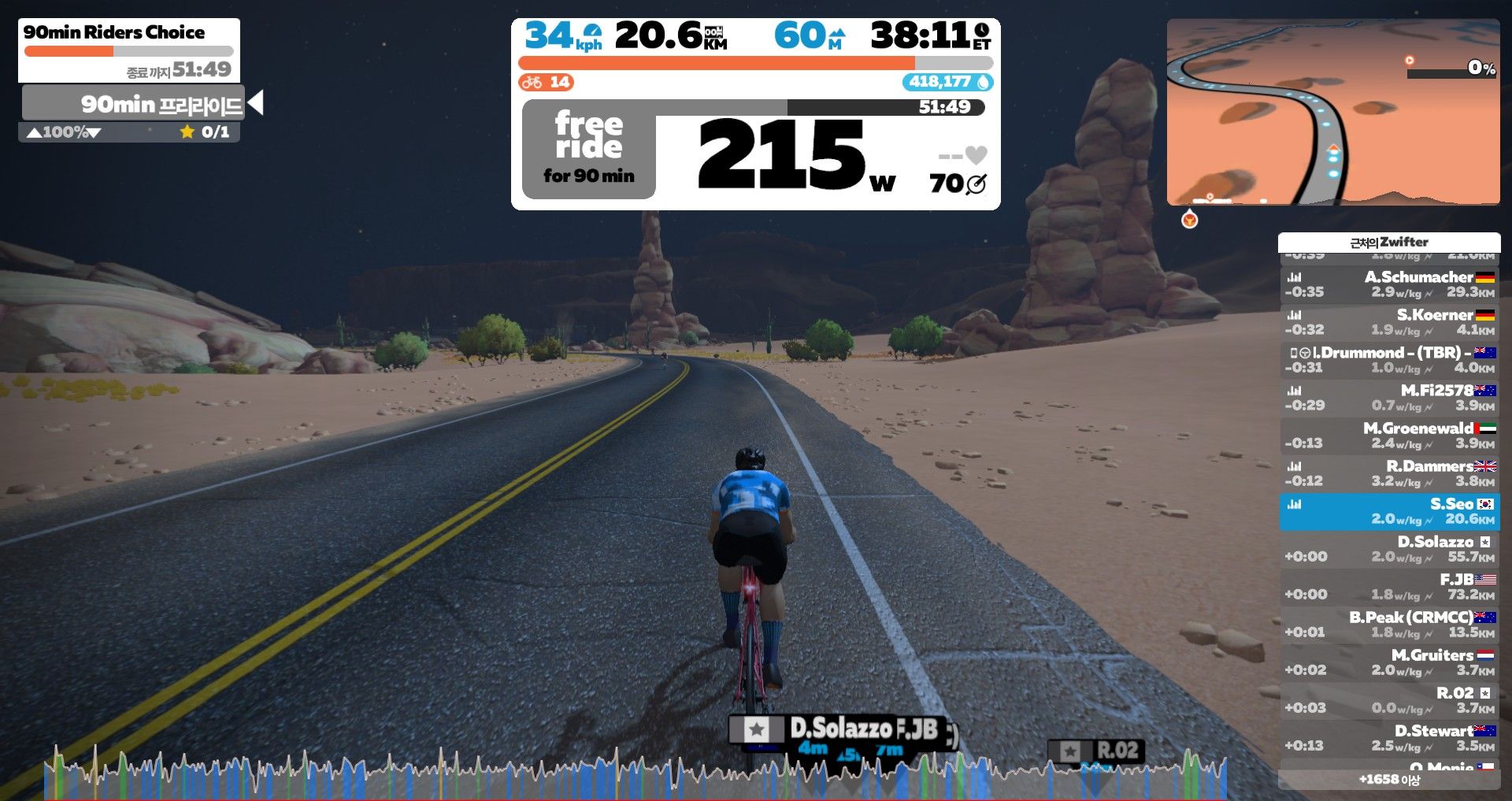Collapse the workout panel with the white arrow
The width and height of the screenshot is (1512, 801).
click(x=255, y=103)
